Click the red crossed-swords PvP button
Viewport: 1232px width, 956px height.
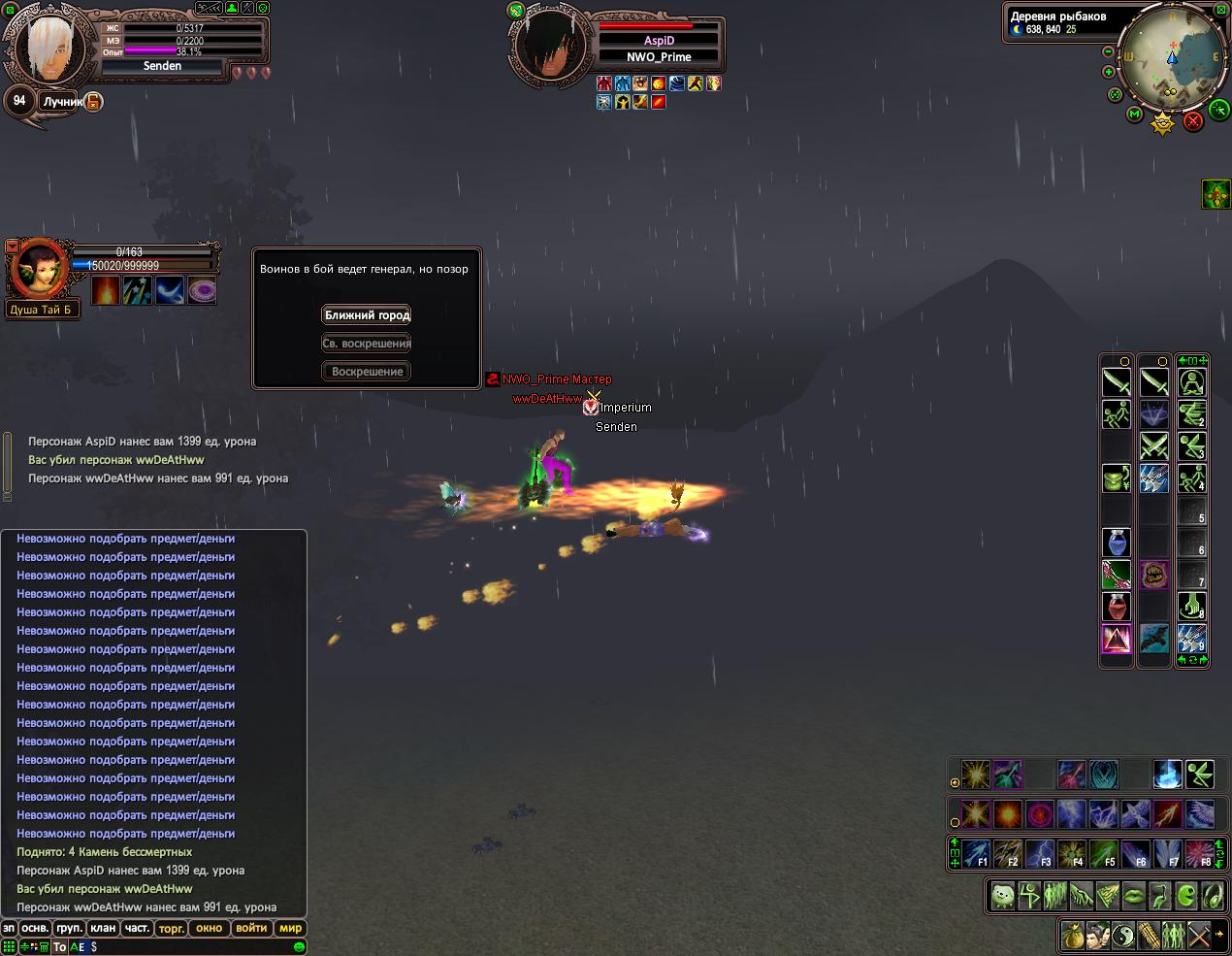[x=1193, y=120]
